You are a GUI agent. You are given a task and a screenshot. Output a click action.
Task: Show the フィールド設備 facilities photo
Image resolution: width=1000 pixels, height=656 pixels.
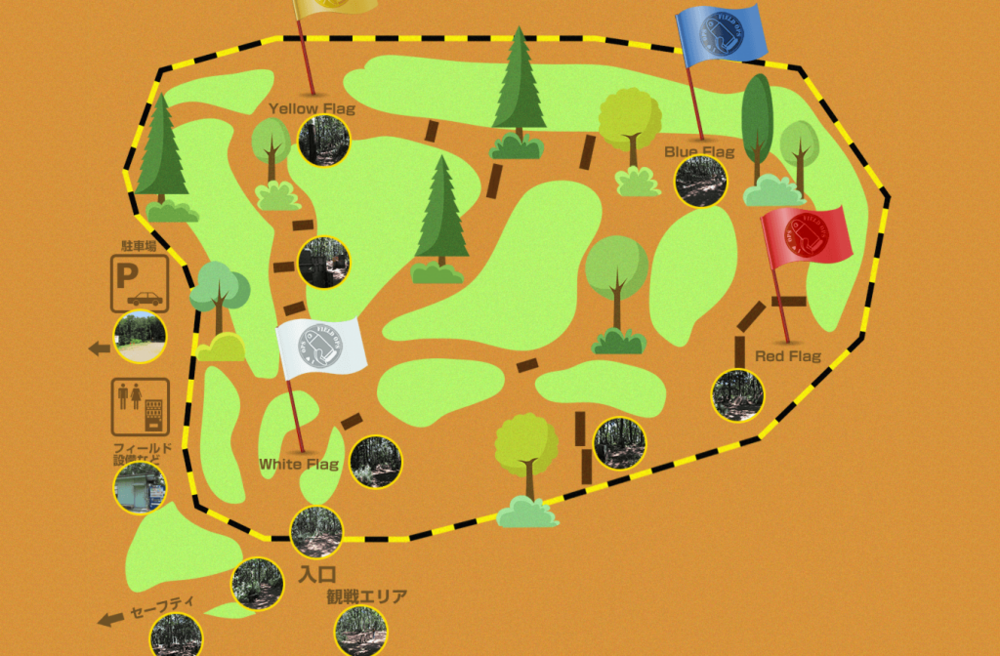(x=140, y=488)
